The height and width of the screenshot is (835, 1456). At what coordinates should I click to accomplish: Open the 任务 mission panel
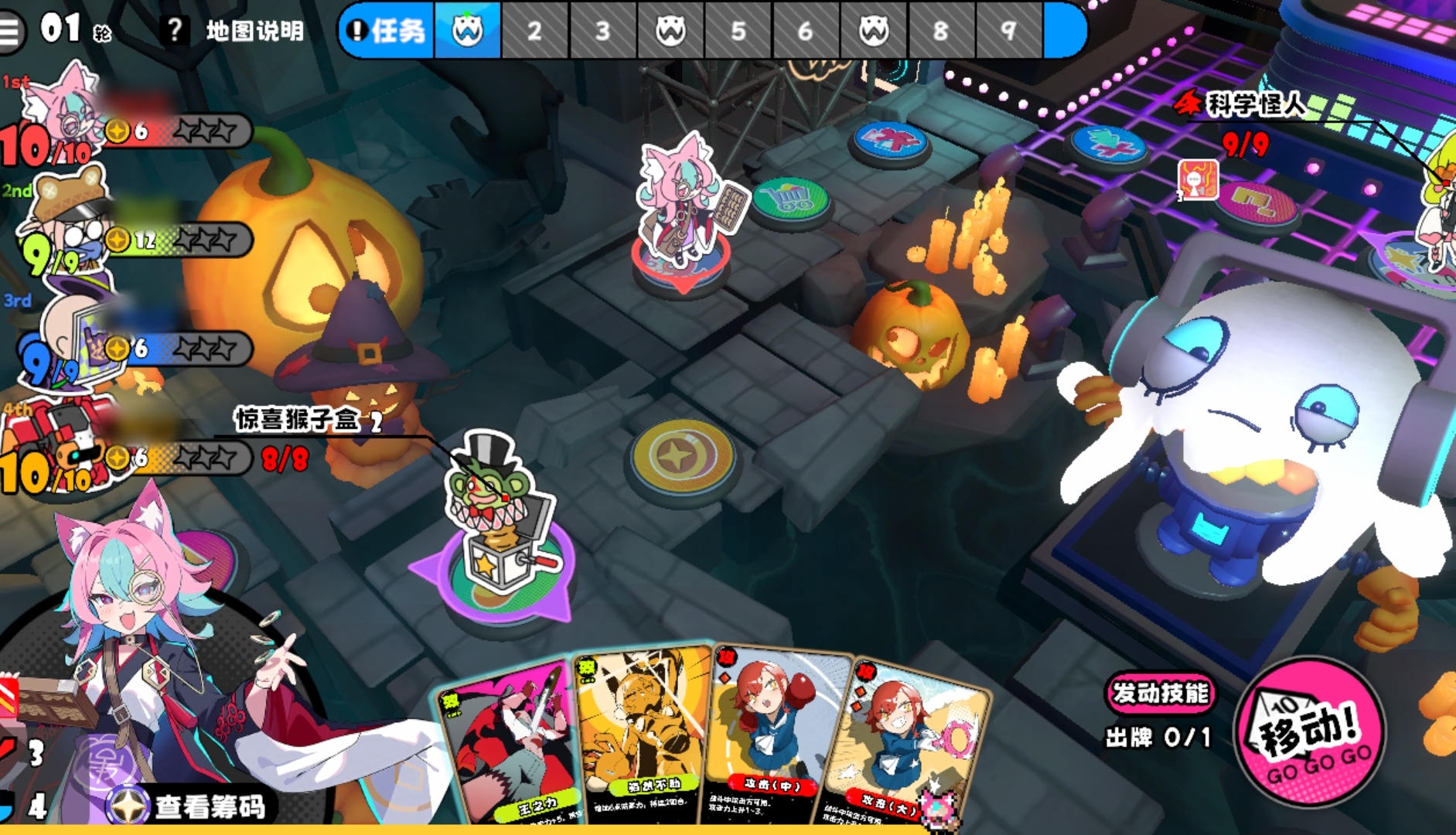[388, 31]
